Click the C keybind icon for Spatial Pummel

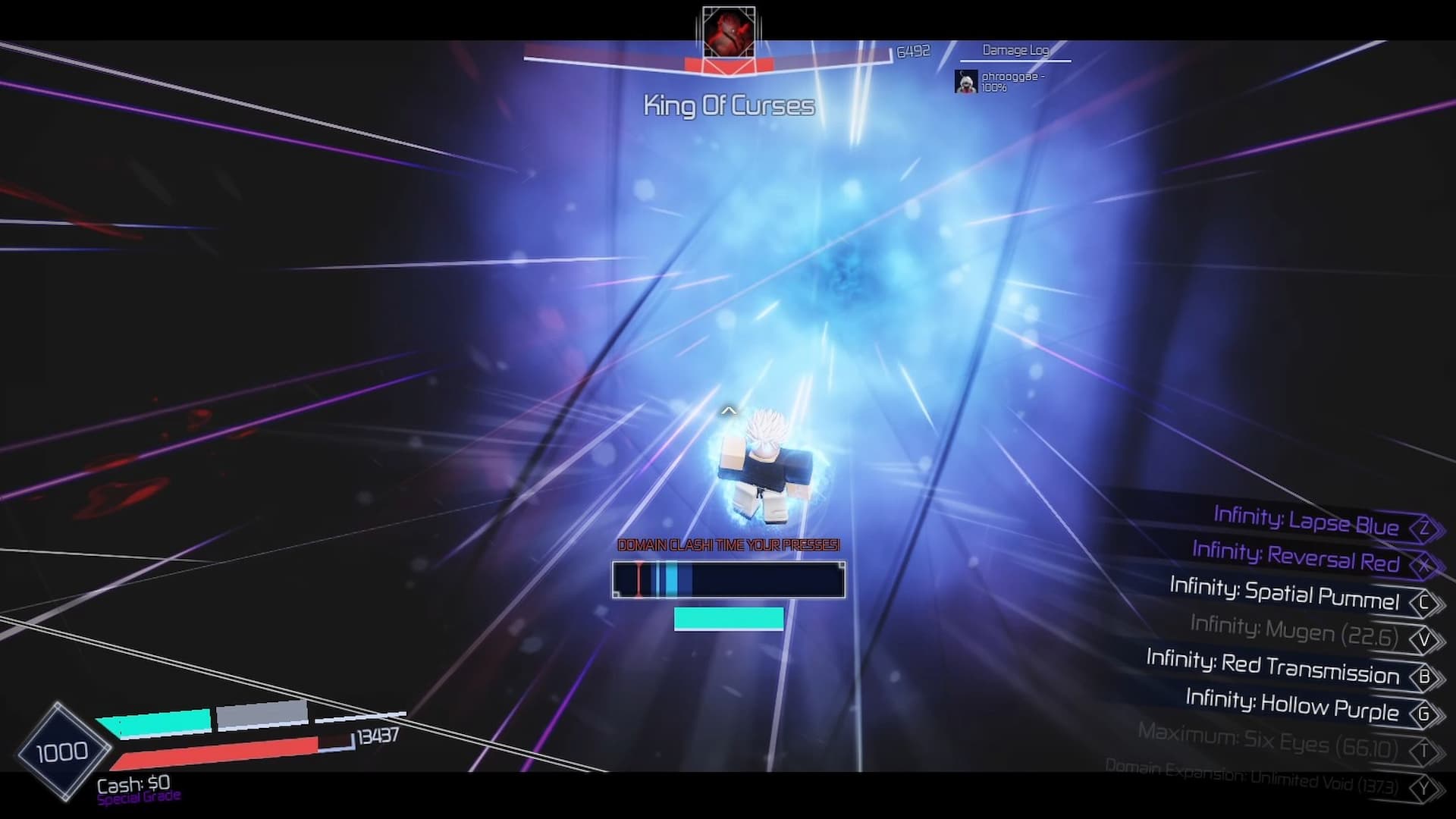(1426, 599)
